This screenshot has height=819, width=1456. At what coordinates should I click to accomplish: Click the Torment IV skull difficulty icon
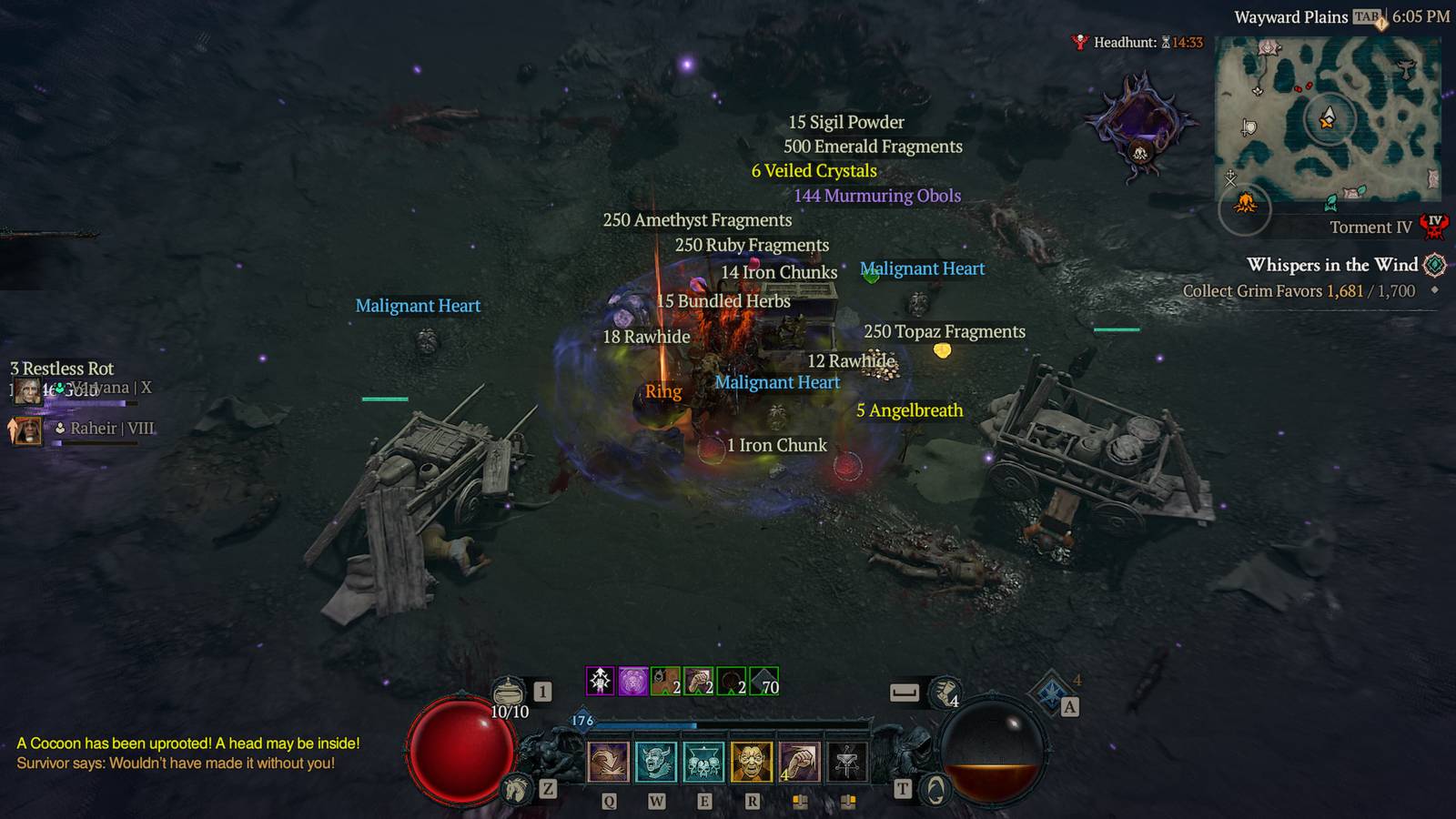pyautogui.click(x=1433, y=227)
